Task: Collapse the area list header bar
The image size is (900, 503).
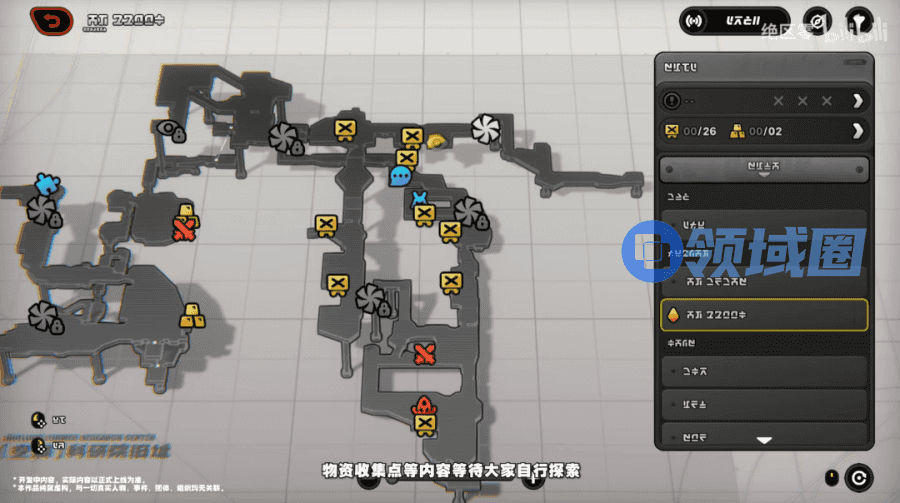Action: 765,168
